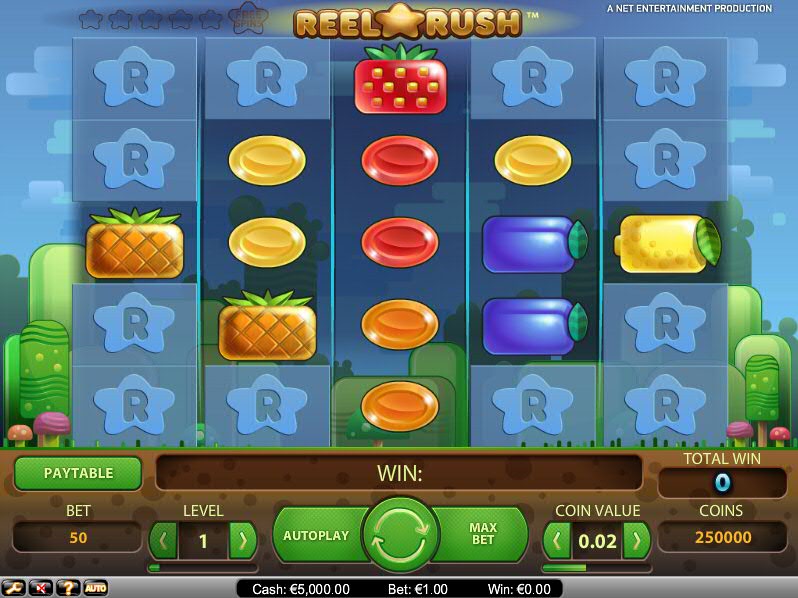
Task: Start Autoplay
Action: [316, 536]
